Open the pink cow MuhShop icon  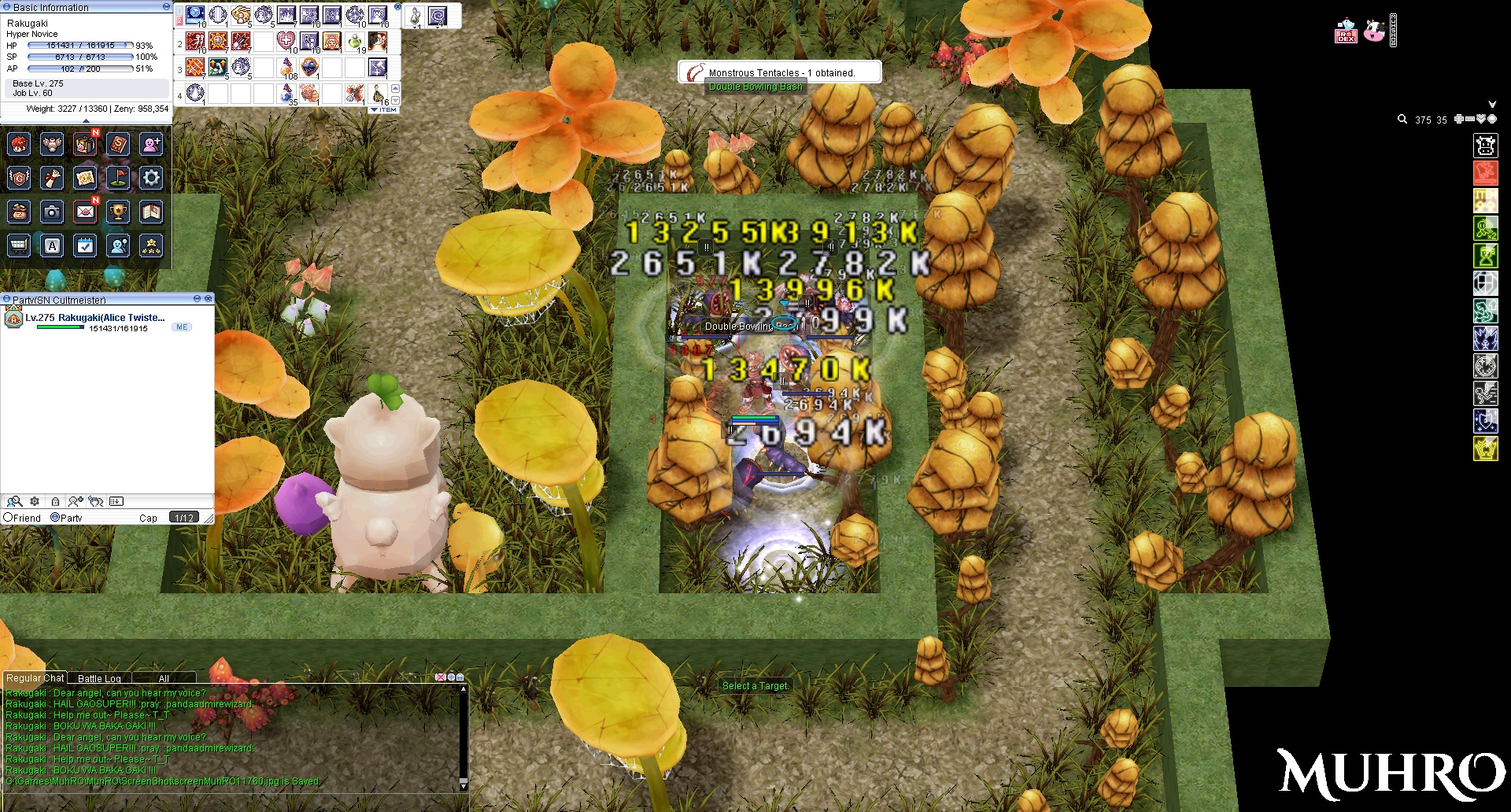click(1374, 31)
